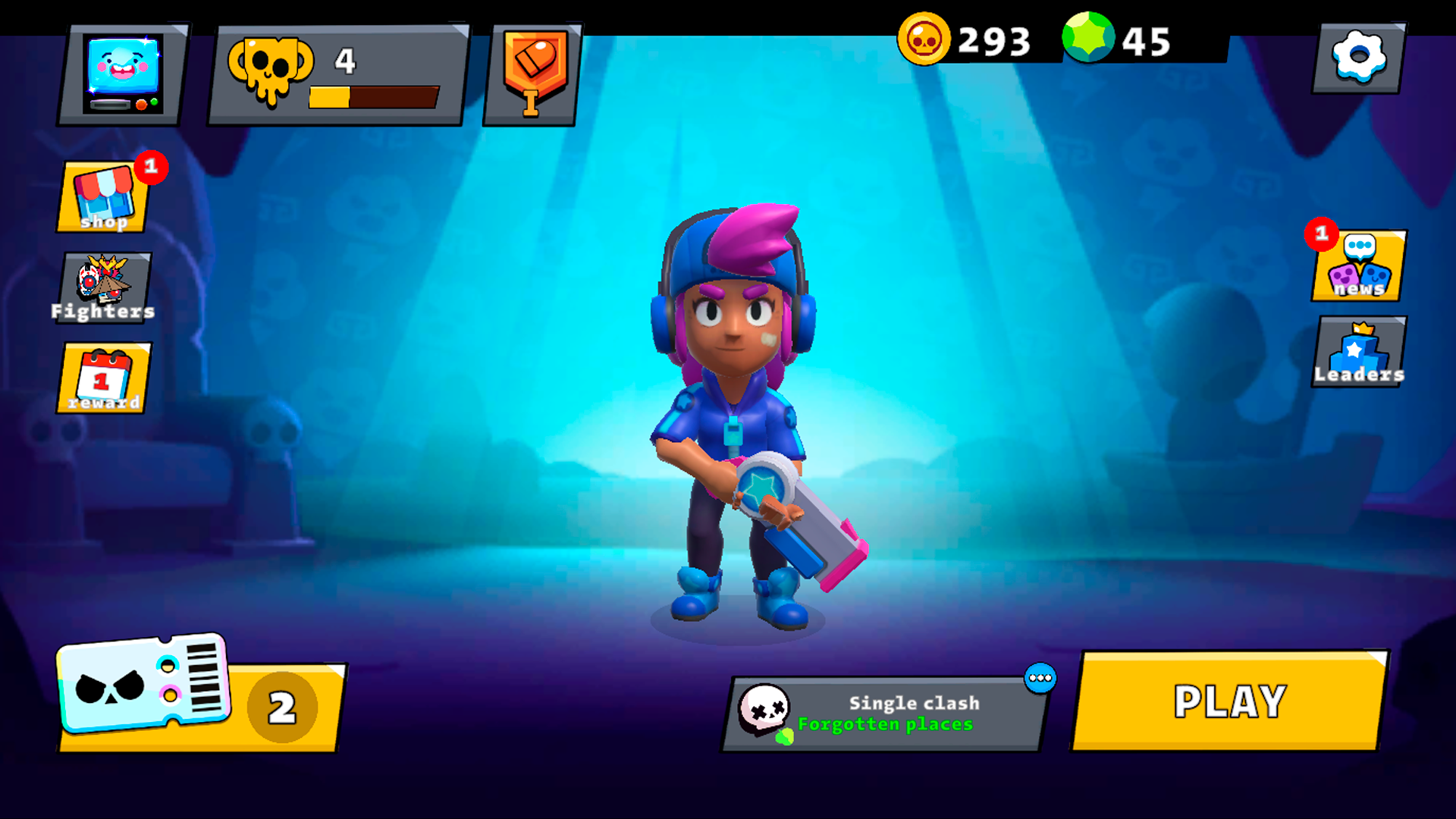Click the news notification badge showing 1
1456x819 pixels.
pos(1322,236)
